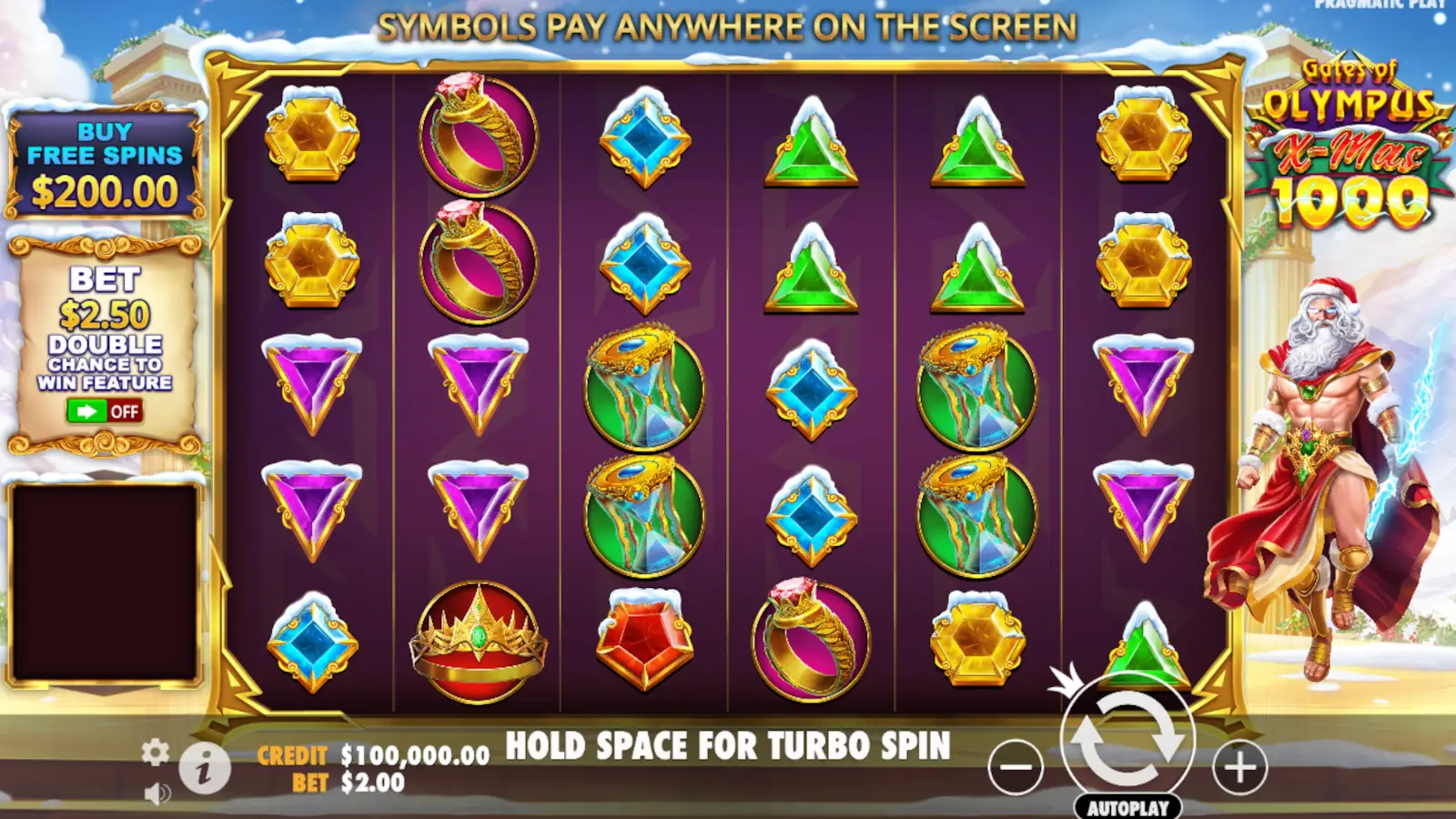Image resolution: width=1456 pixels, height=819 pixels.
Task: Click the SYMBOLS PAY ANYWHERE banner
Action: click(728, 25)
